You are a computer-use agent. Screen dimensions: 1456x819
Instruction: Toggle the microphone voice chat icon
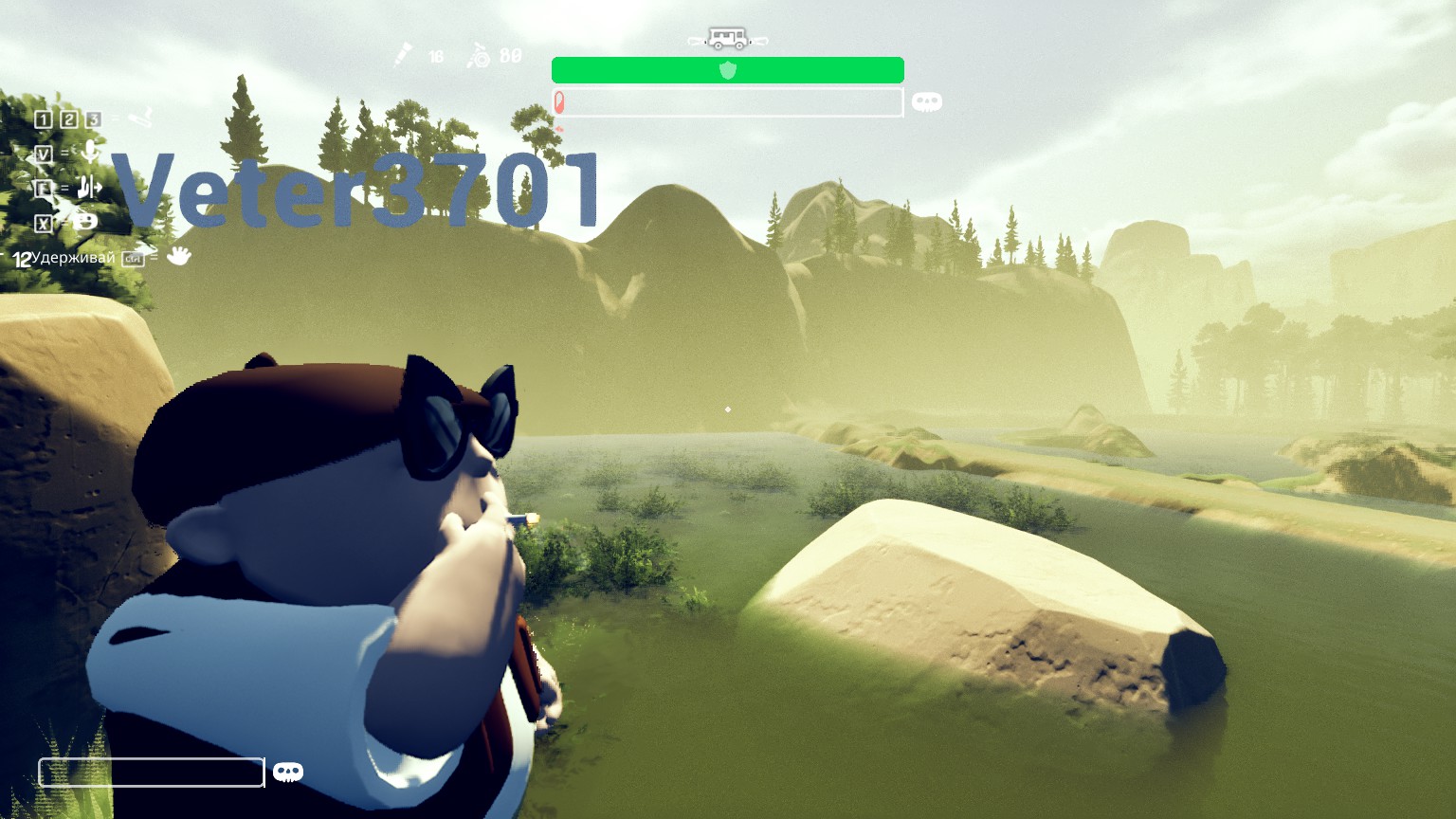(x=90, y=152)
